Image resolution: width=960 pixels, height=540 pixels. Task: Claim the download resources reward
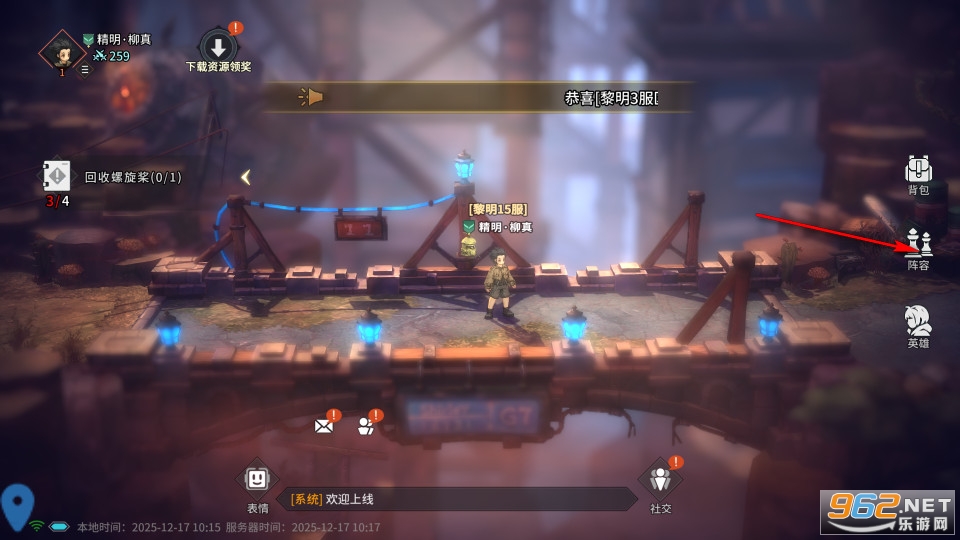218,47
